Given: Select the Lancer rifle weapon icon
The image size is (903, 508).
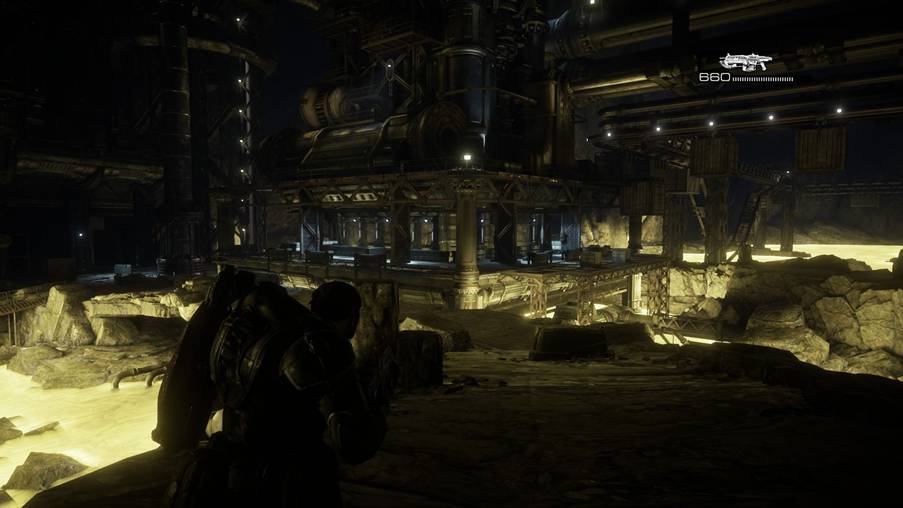Looking at the screenshot, I should [x=745, y=62].
